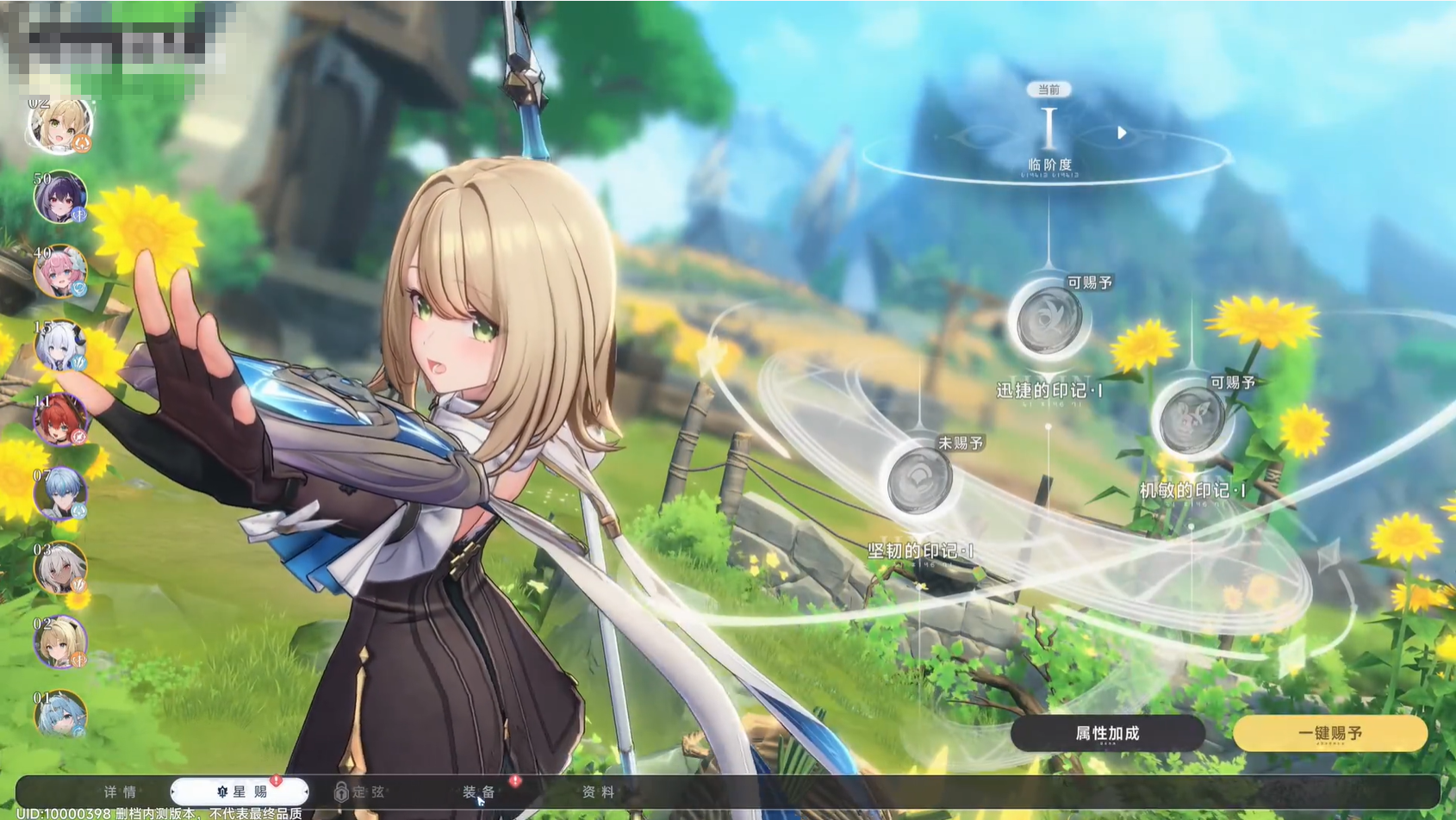Choose the pink-haired level 40 character portrait
The width and height of the screenshot is (1456, 820).
pos(60,271)
